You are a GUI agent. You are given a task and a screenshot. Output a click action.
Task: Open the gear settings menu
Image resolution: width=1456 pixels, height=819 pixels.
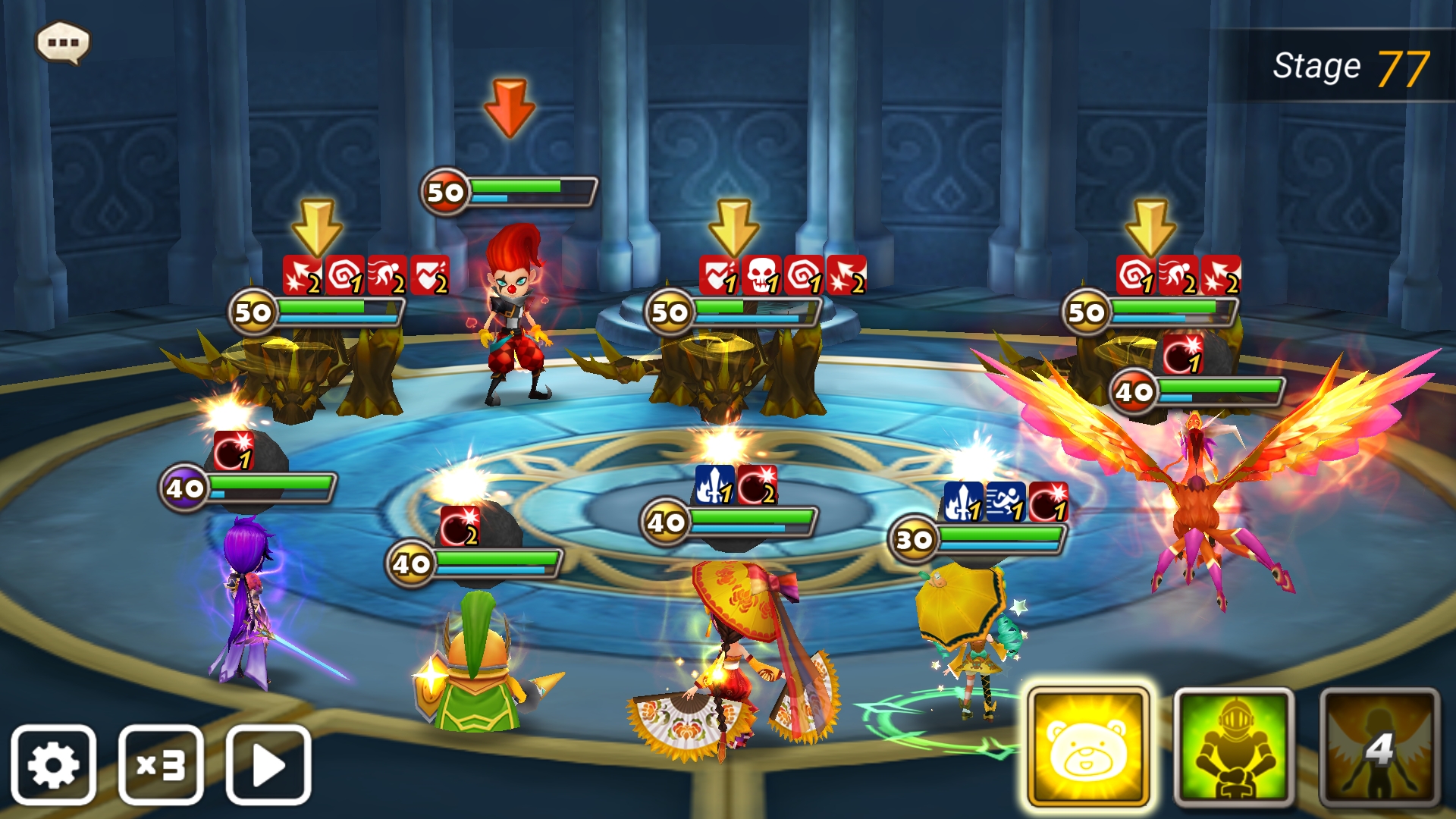point(53,764)
